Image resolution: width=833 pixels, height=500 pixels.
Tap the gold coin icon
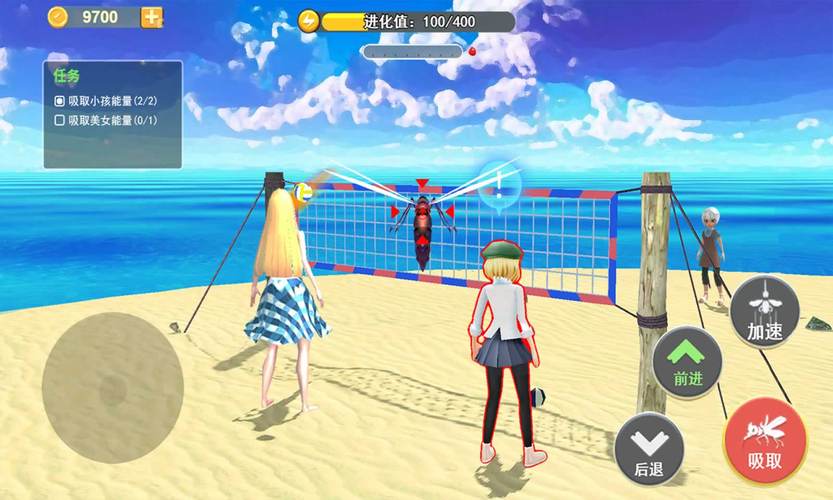click(57, 17)
